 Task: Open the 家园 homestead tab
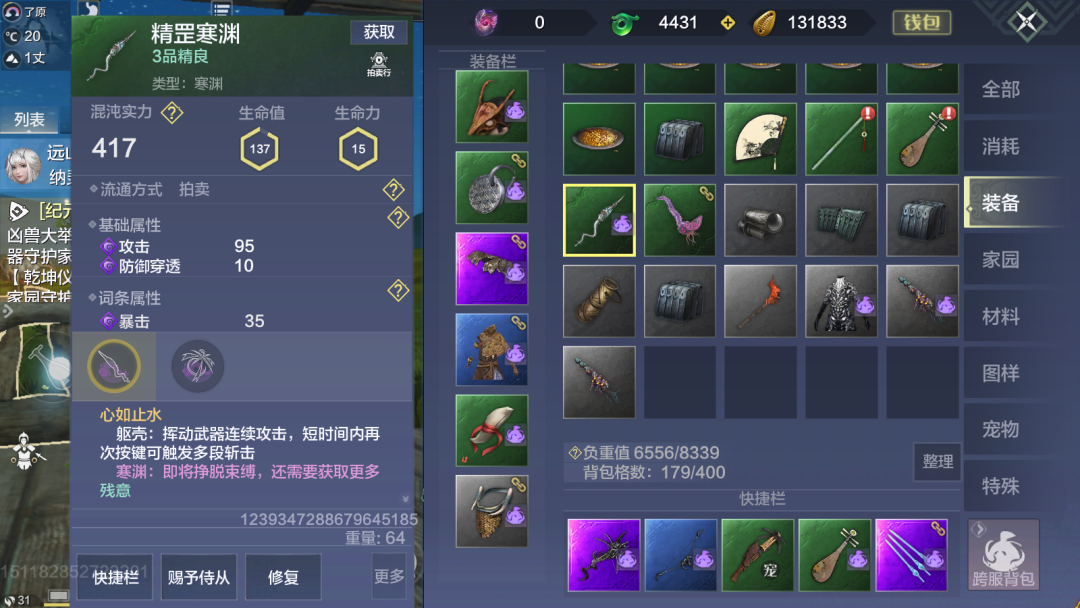coord(1000,260)
